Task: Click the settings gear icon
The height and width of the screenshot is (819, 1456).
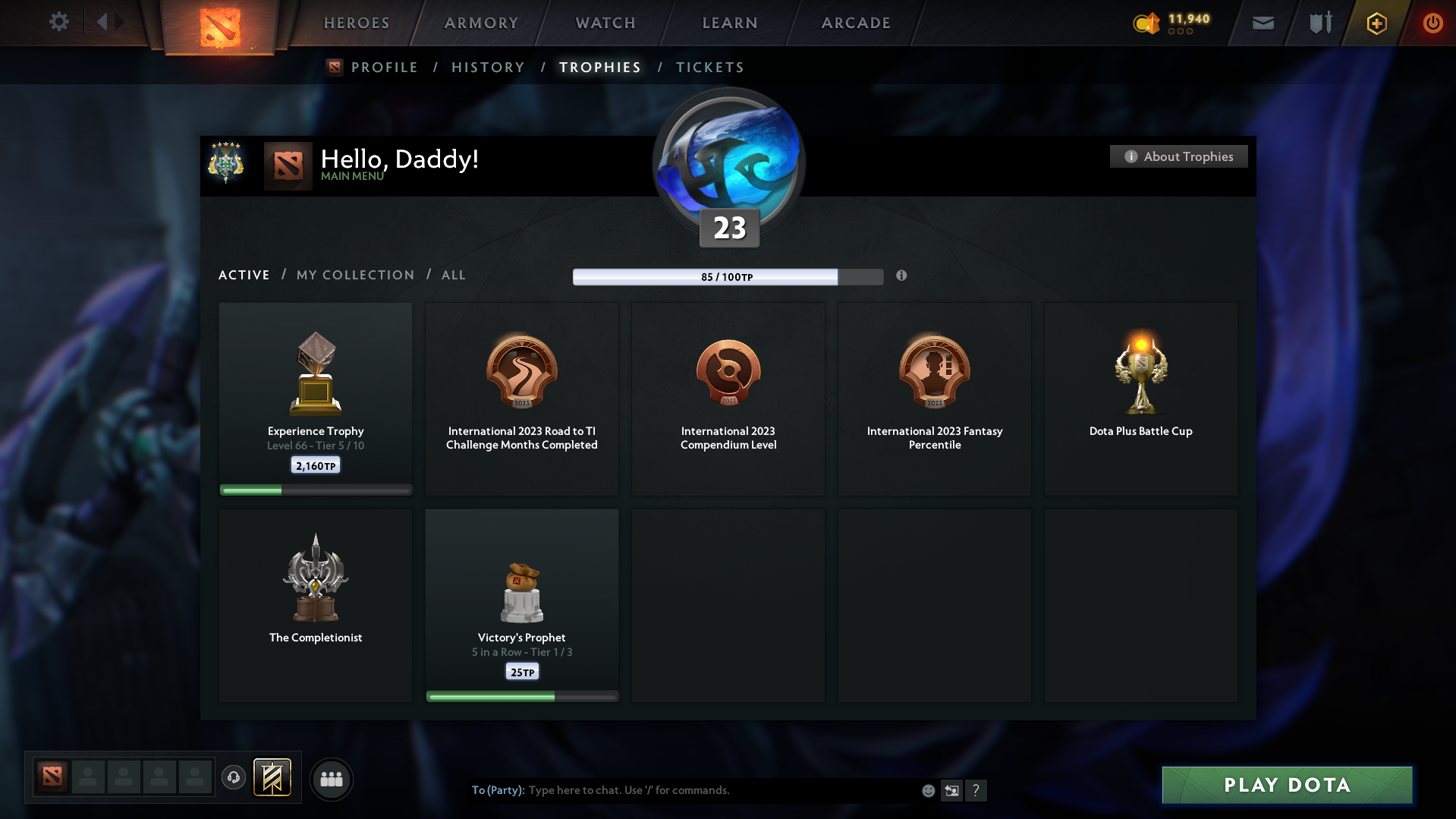Action: [59, 22]
